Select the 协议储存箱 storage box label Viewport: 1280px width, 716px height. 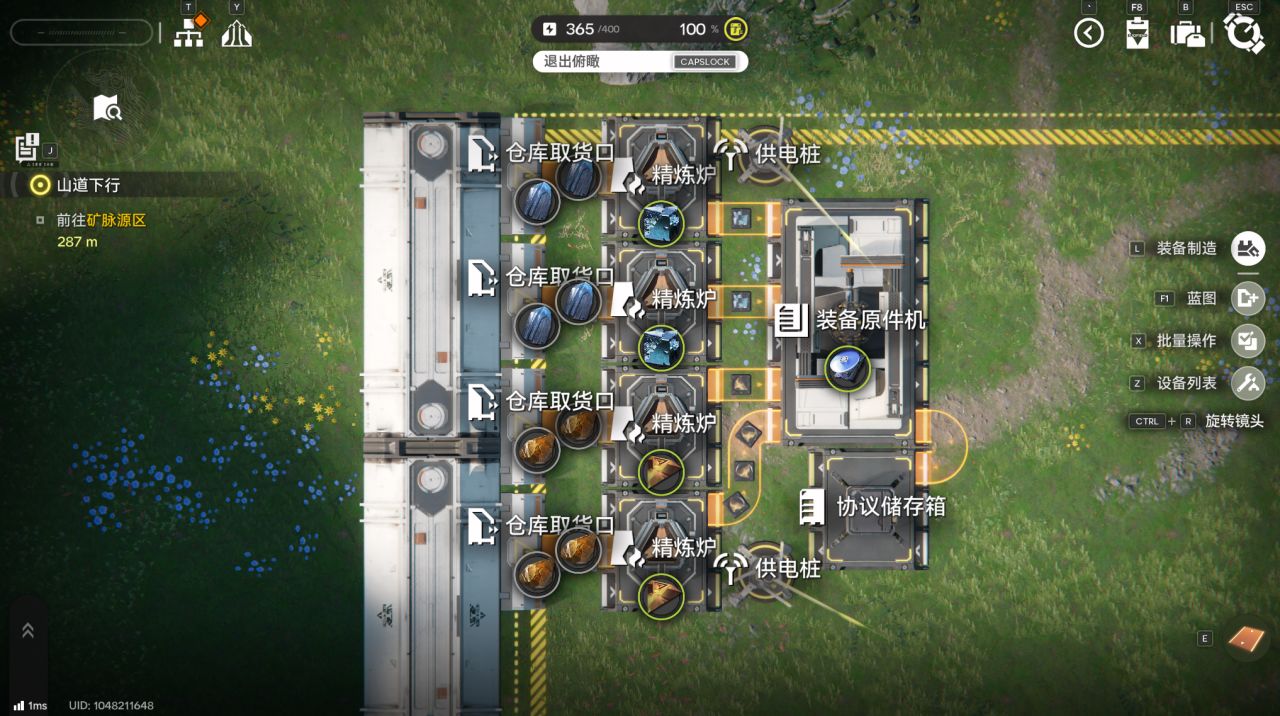pos(890,506)
